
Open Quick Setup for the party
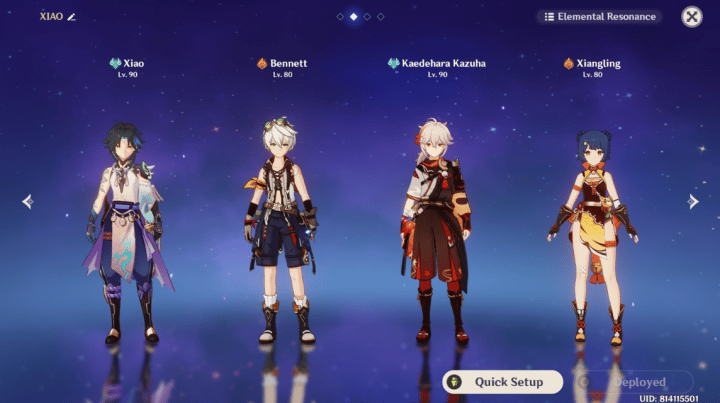pyautogui.click(x=503, y=382)
